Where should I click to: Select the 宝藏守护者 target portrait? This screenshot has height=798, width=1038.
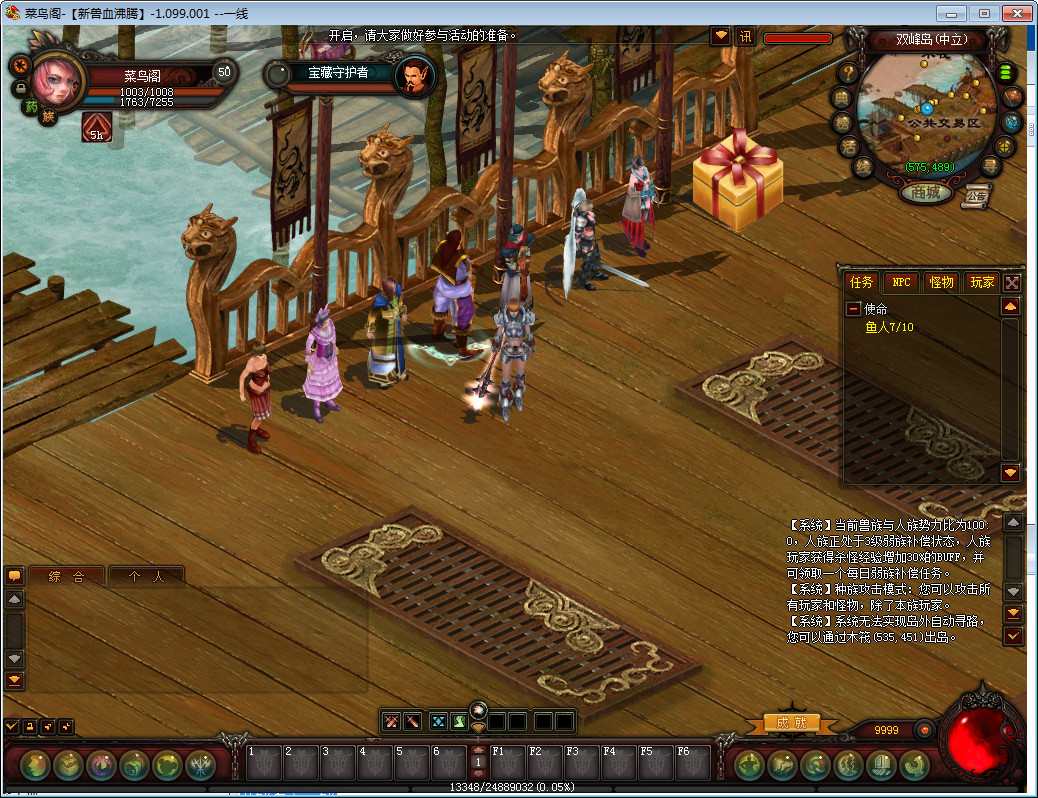point(413,75)
